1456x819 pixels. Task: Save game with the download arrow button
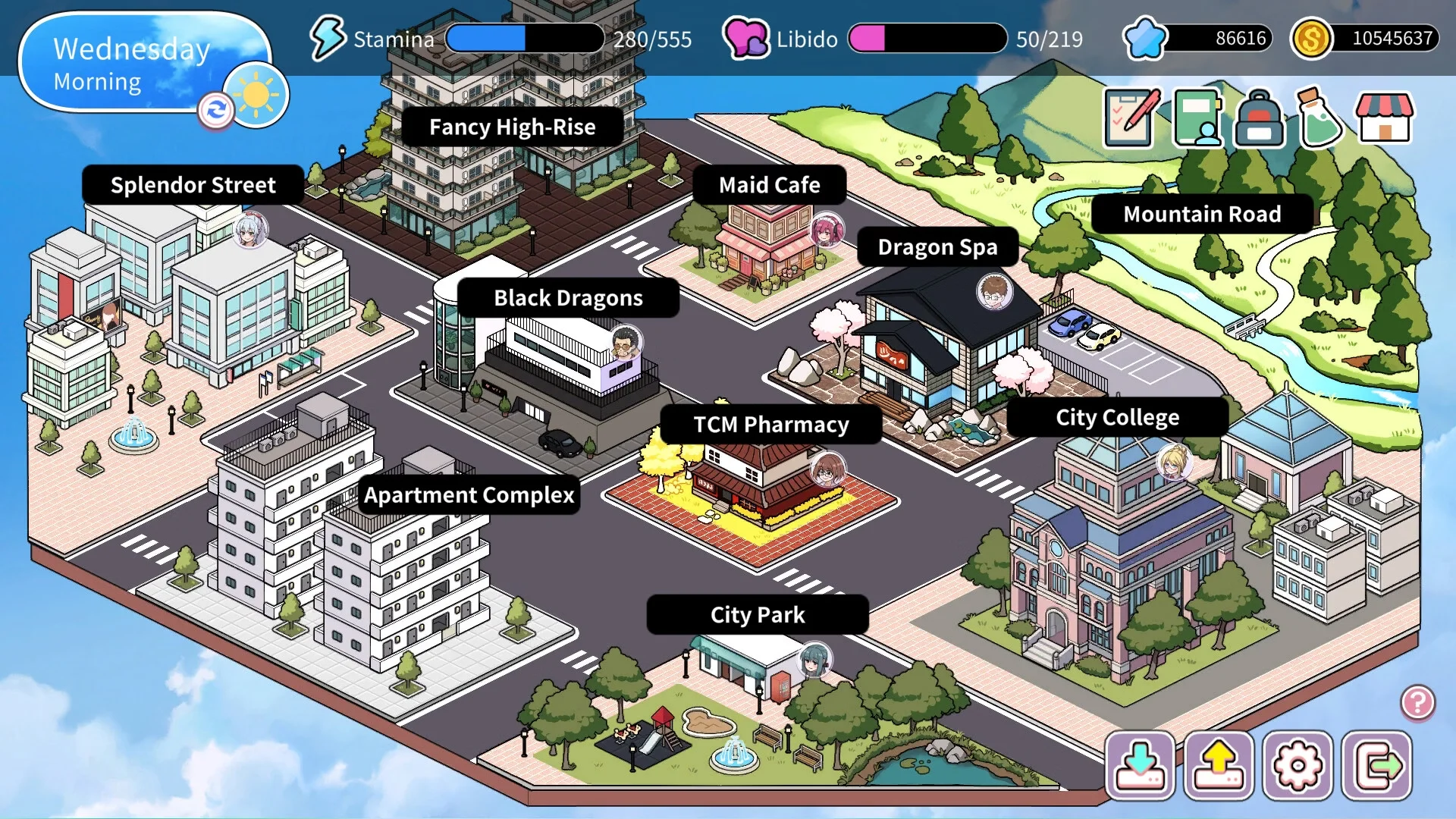pos(1140,766)
